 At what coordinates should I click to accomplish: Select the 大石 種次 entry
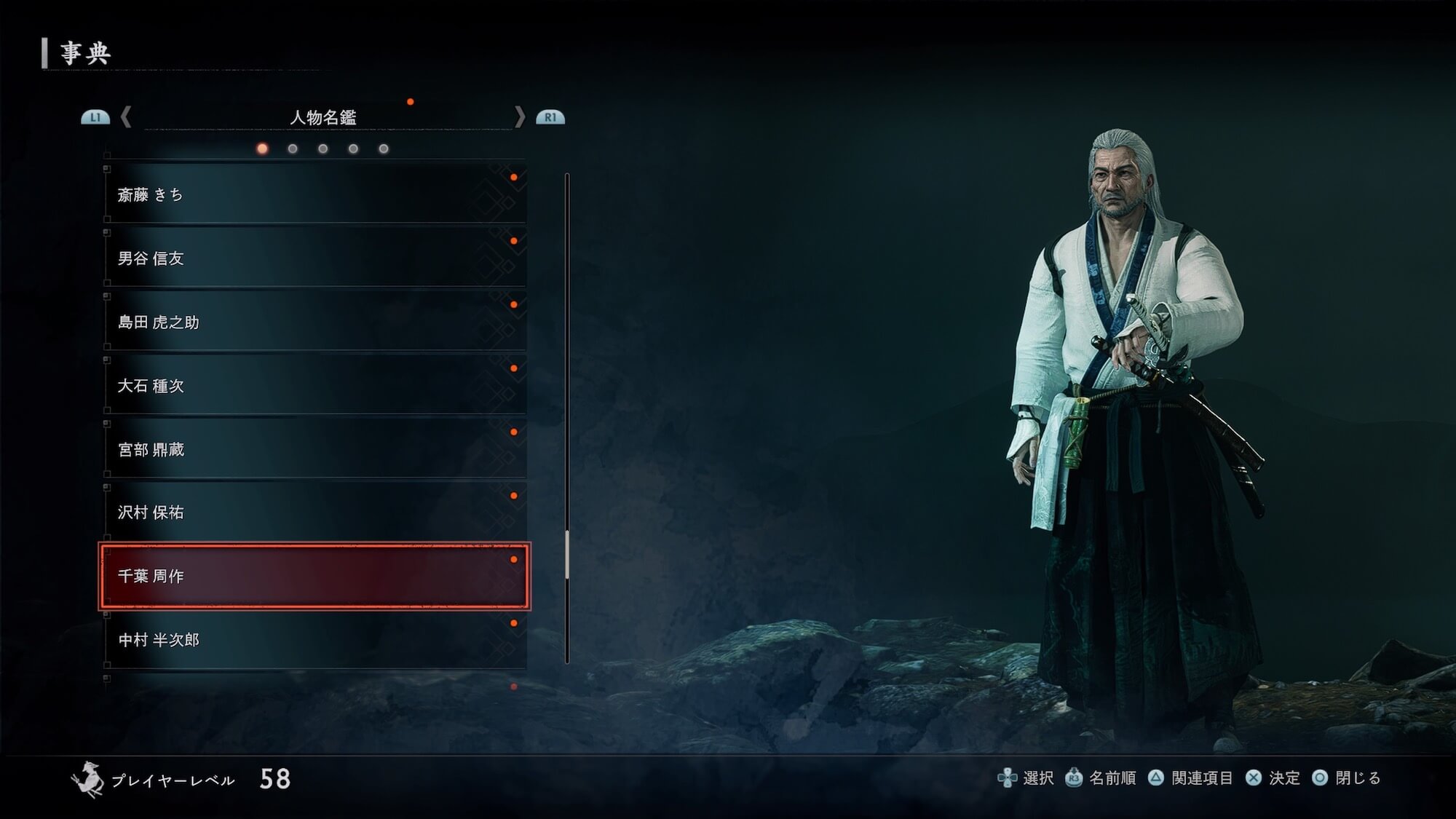click(x=314, y=385)
